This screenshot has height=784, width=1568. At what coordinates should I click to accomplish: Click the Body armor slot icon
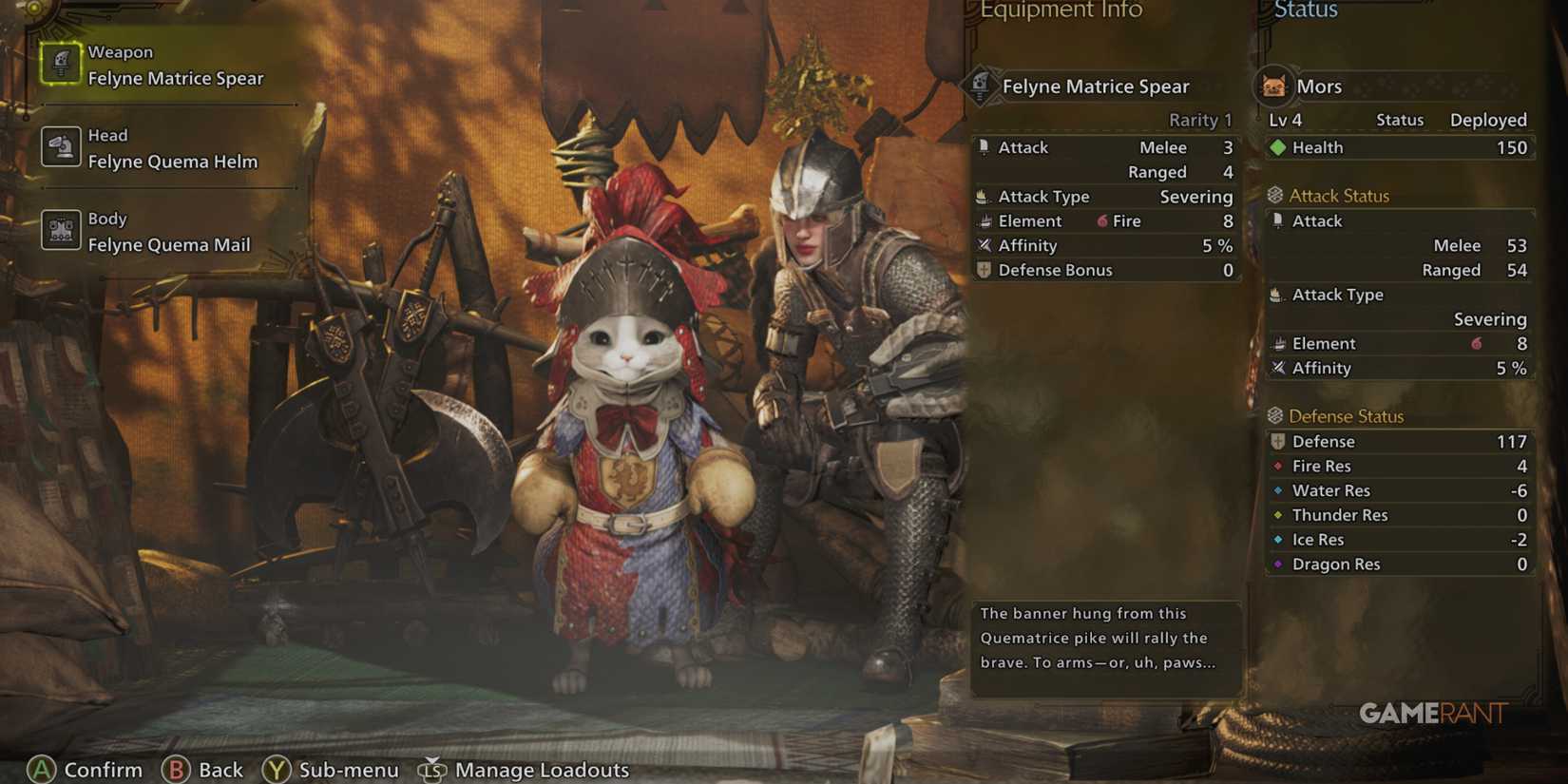(x=61, y=230)
